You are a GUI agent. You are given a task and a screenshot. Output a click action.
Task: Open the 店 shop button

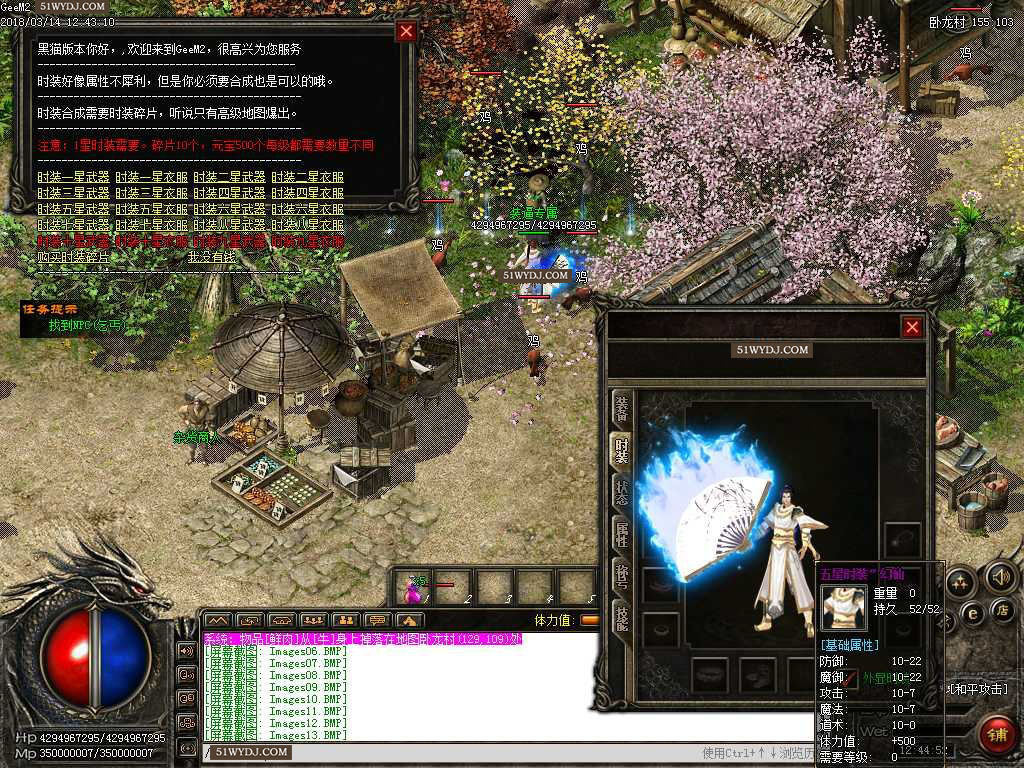pyautogui.click(x=1004, y=610)
